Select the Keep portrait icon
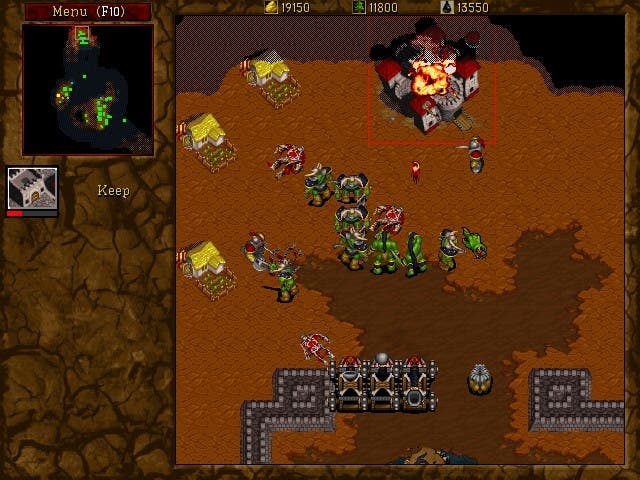Viewport: 640px width, 480px height. [x=32, y=187]
